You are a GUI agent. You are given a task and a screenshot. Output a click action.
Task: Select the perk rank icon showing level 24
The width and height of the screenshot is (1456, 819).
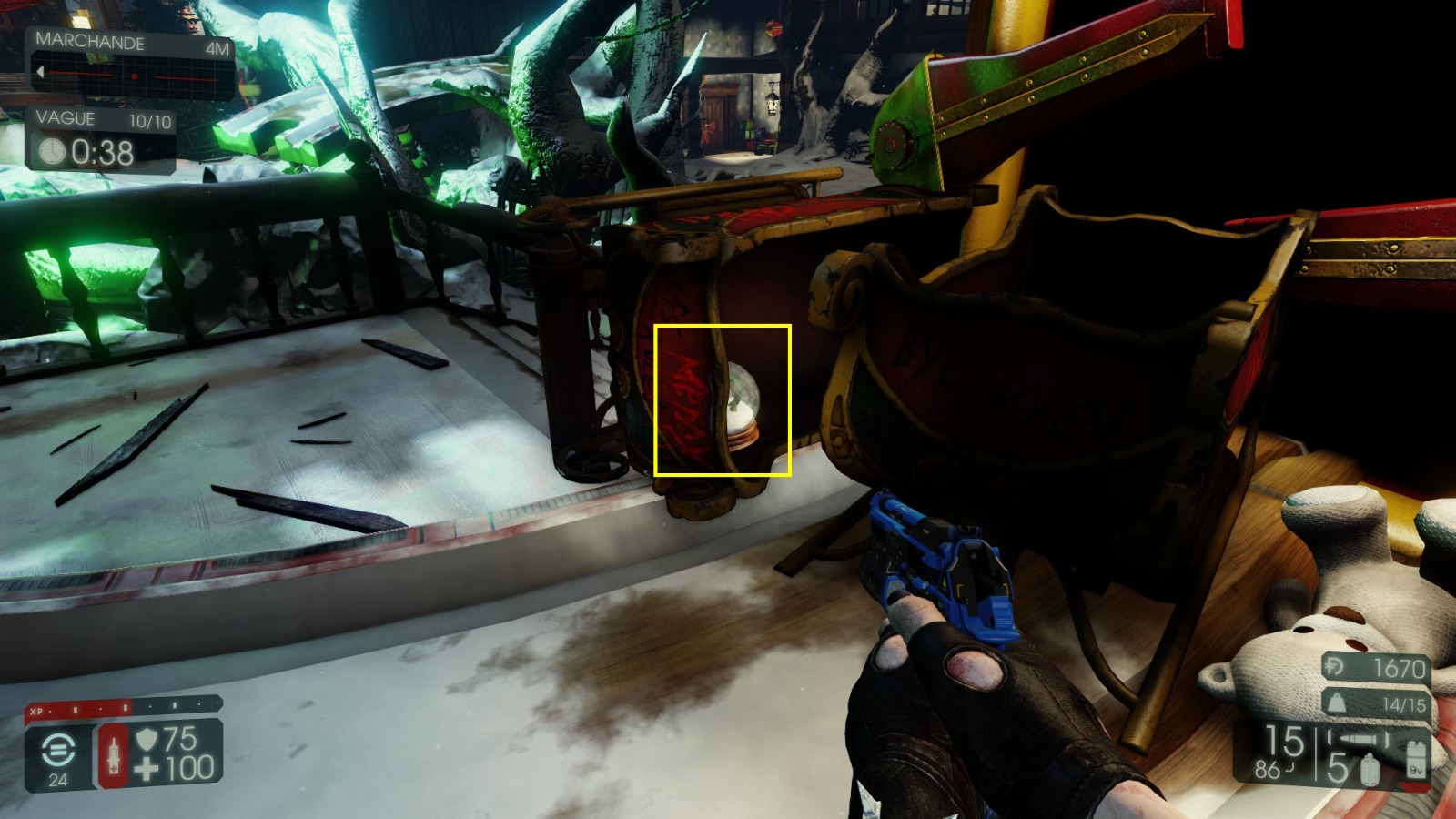click(57, 750)
